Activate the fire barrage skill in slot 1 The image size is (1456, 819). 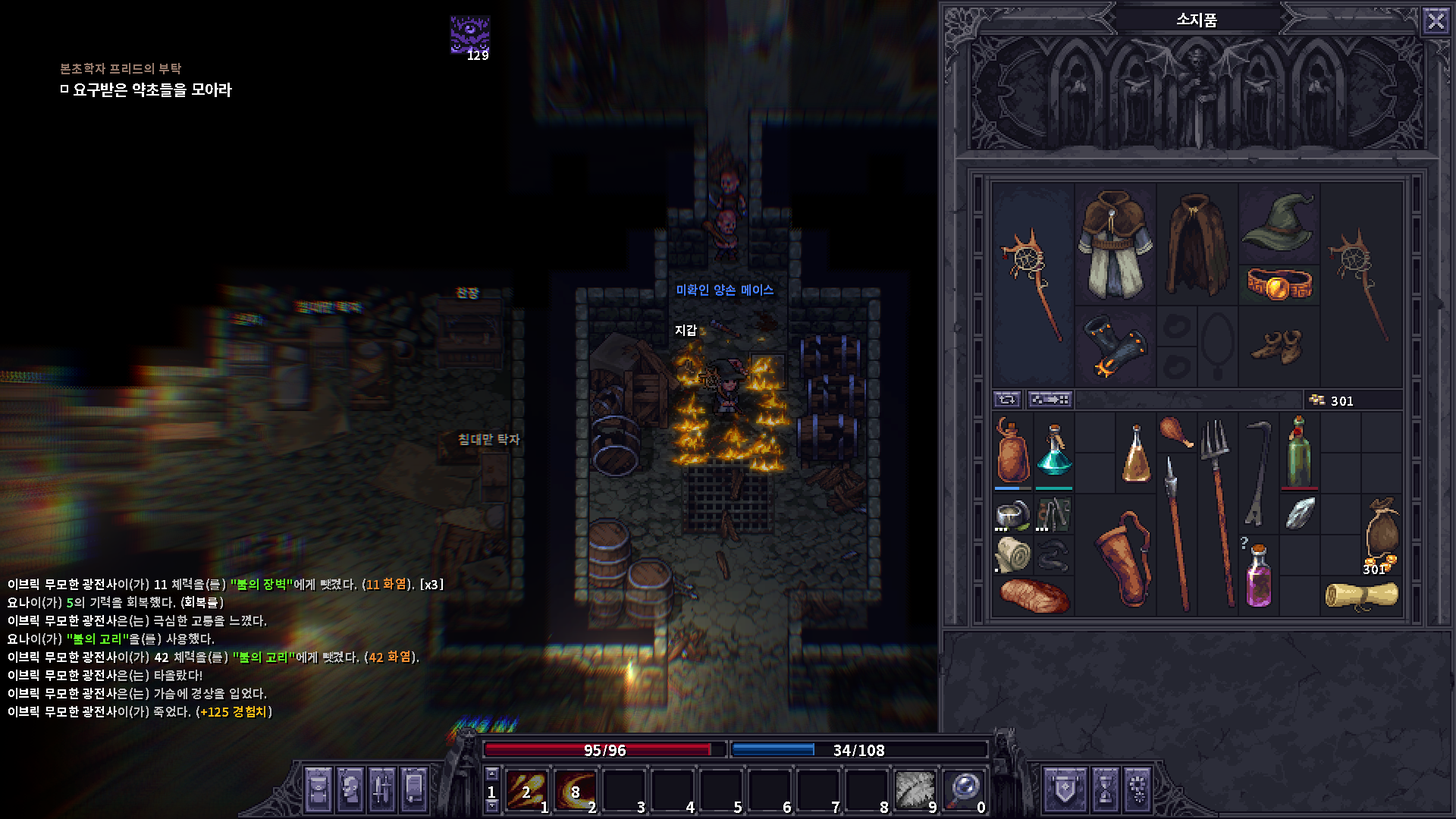pos(526,790)
